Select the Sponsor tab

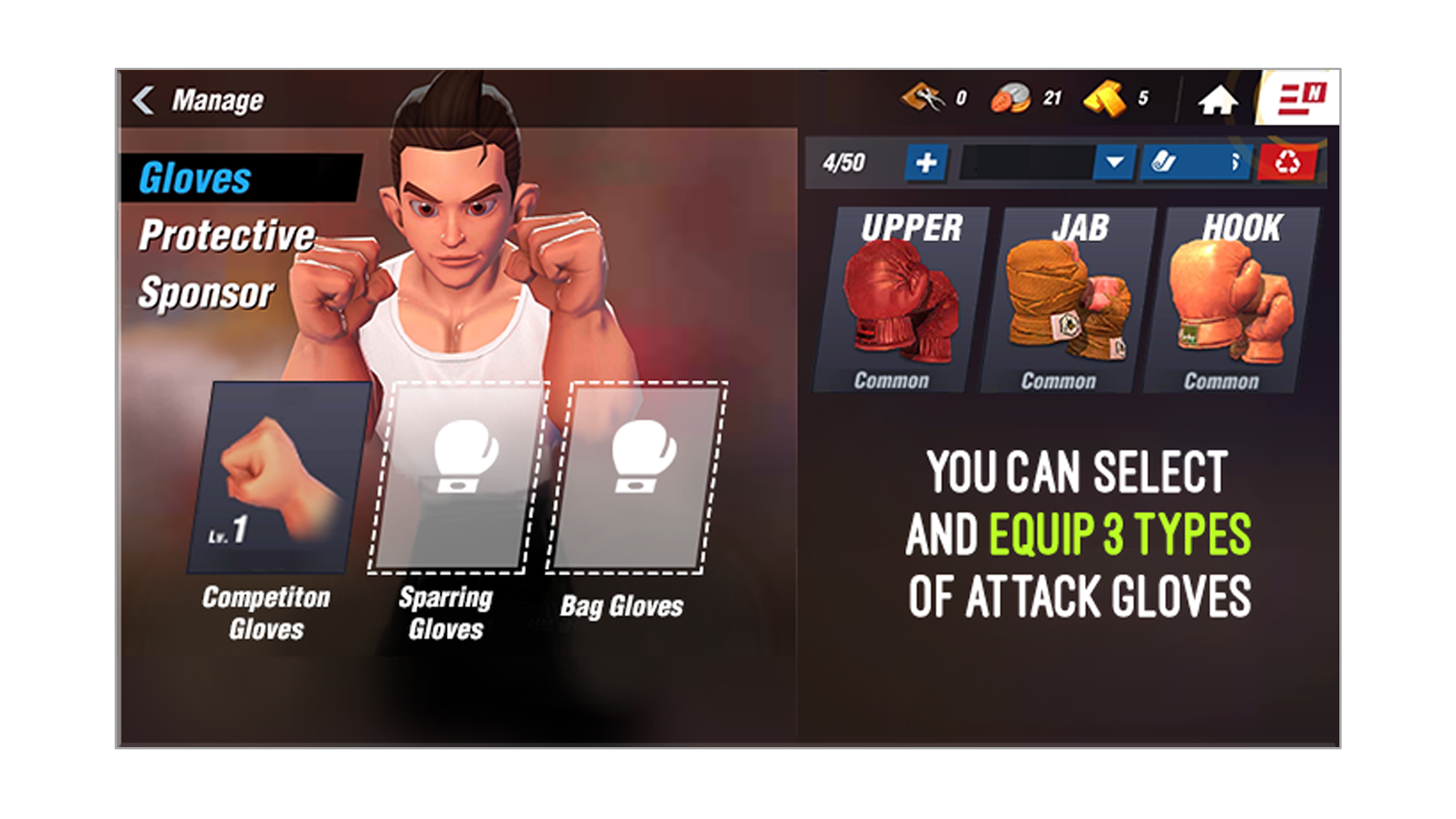pyautogui.click(x=206, y=293)
